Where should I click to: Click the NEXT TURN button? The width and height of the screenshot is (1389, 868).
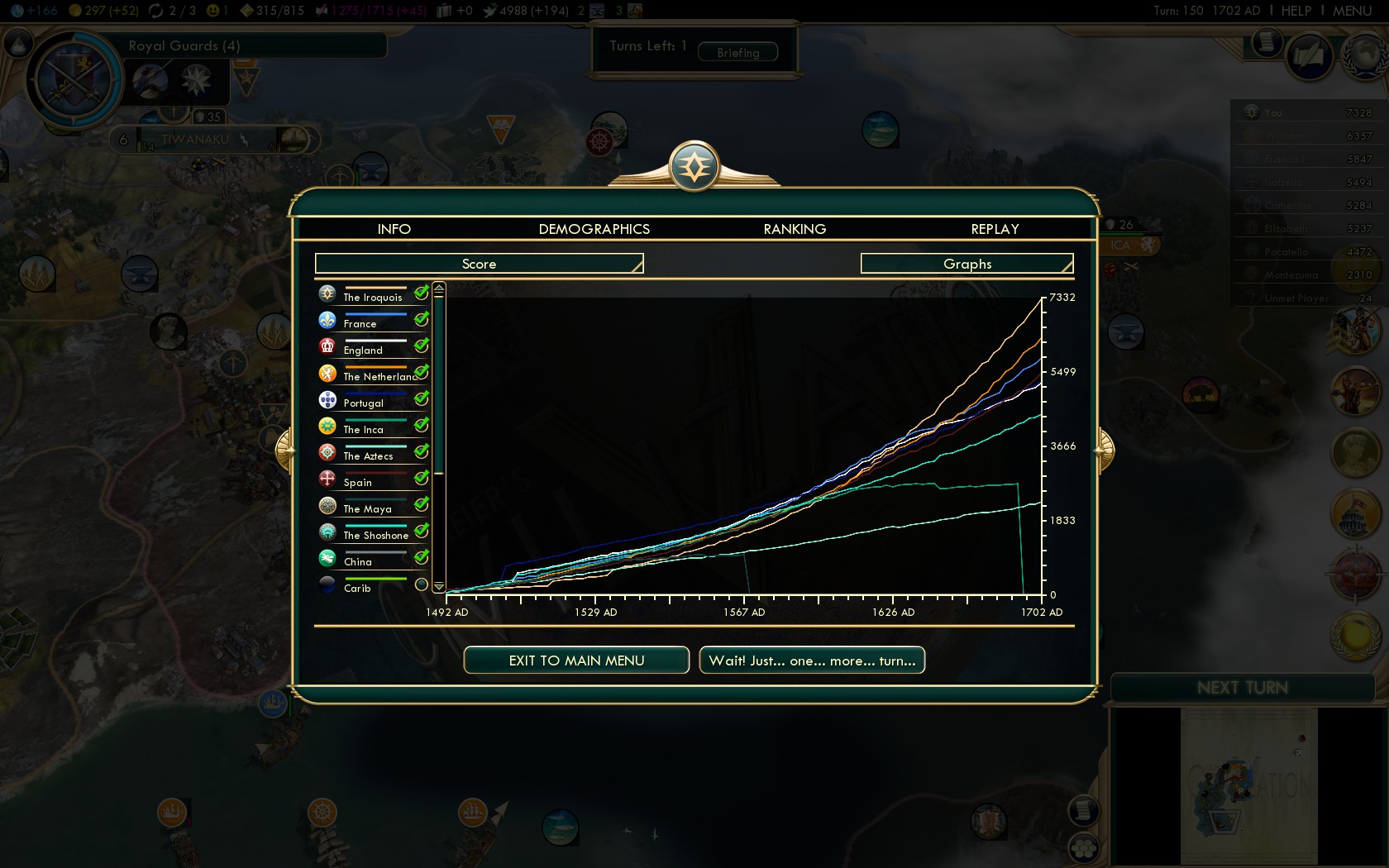click(x=1242, y=688)
